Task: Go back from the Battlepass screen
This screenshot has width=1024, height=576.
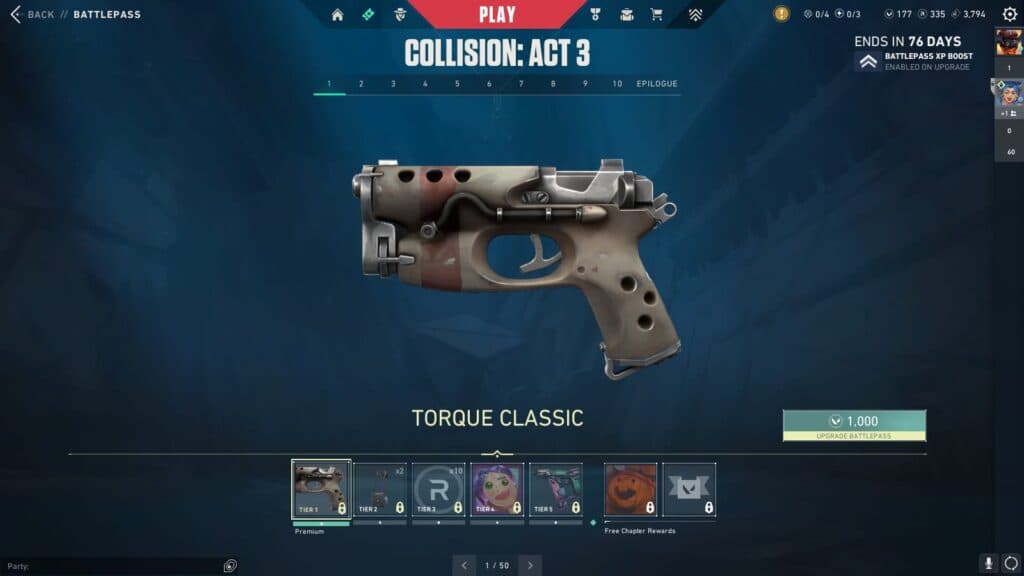Action: point(33,15)
